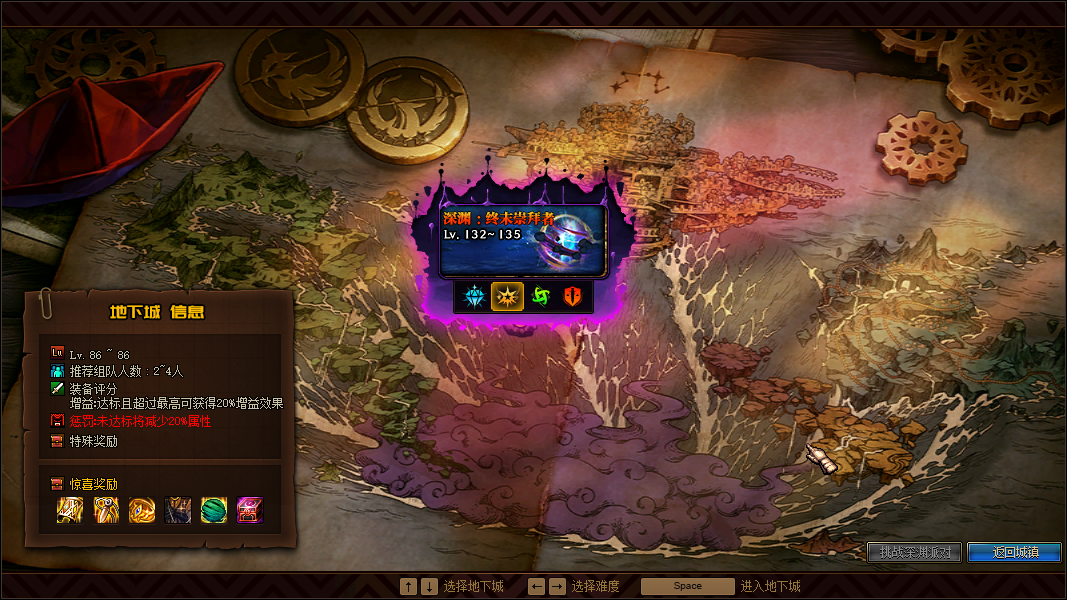Image resolution: width=1067 pixels, height=600 pixels.
Task: Inspect the pink treasure box reward
Action: [x=250, y=511]
